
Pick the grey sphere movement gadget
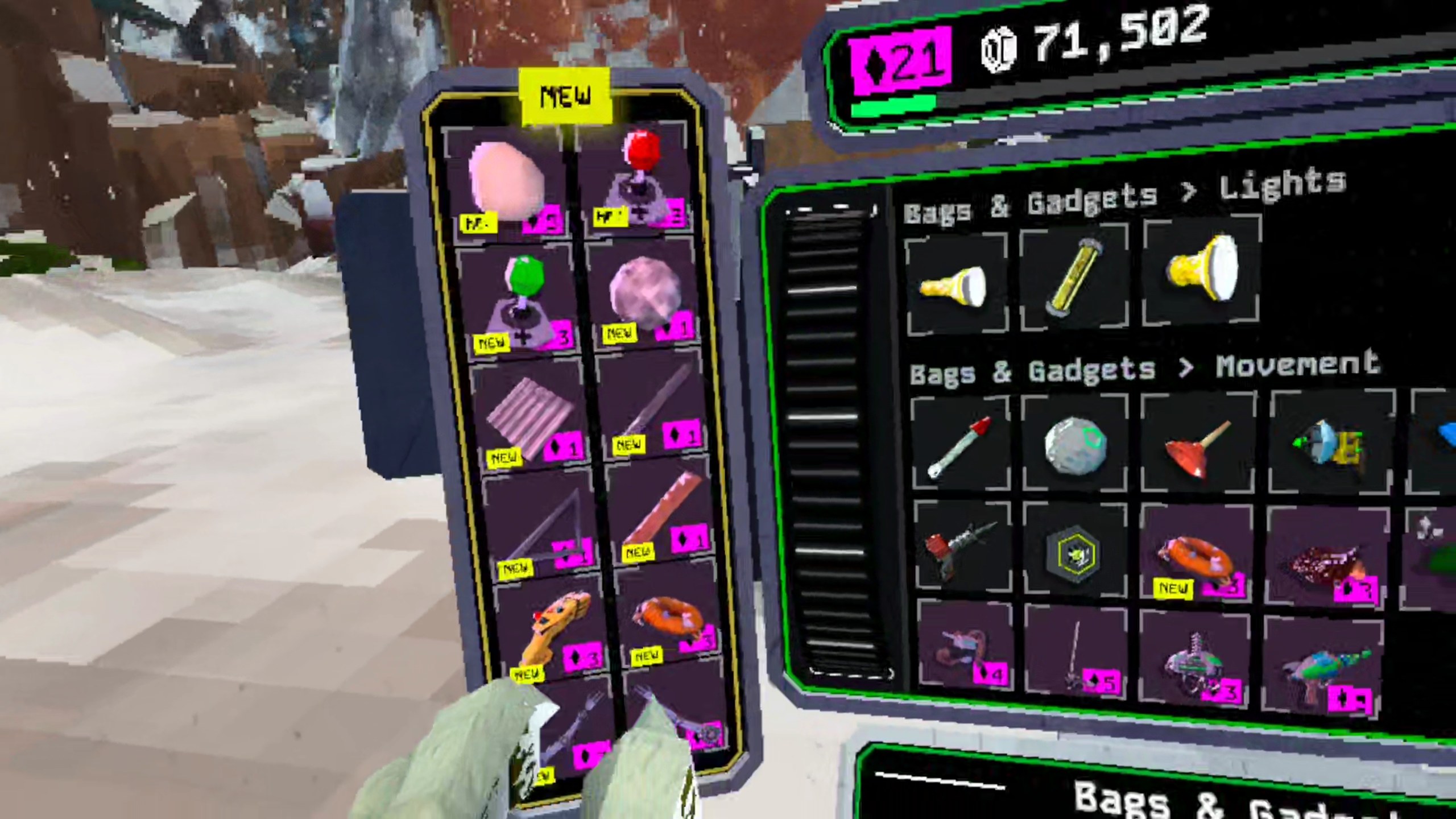coord(1074,445)
